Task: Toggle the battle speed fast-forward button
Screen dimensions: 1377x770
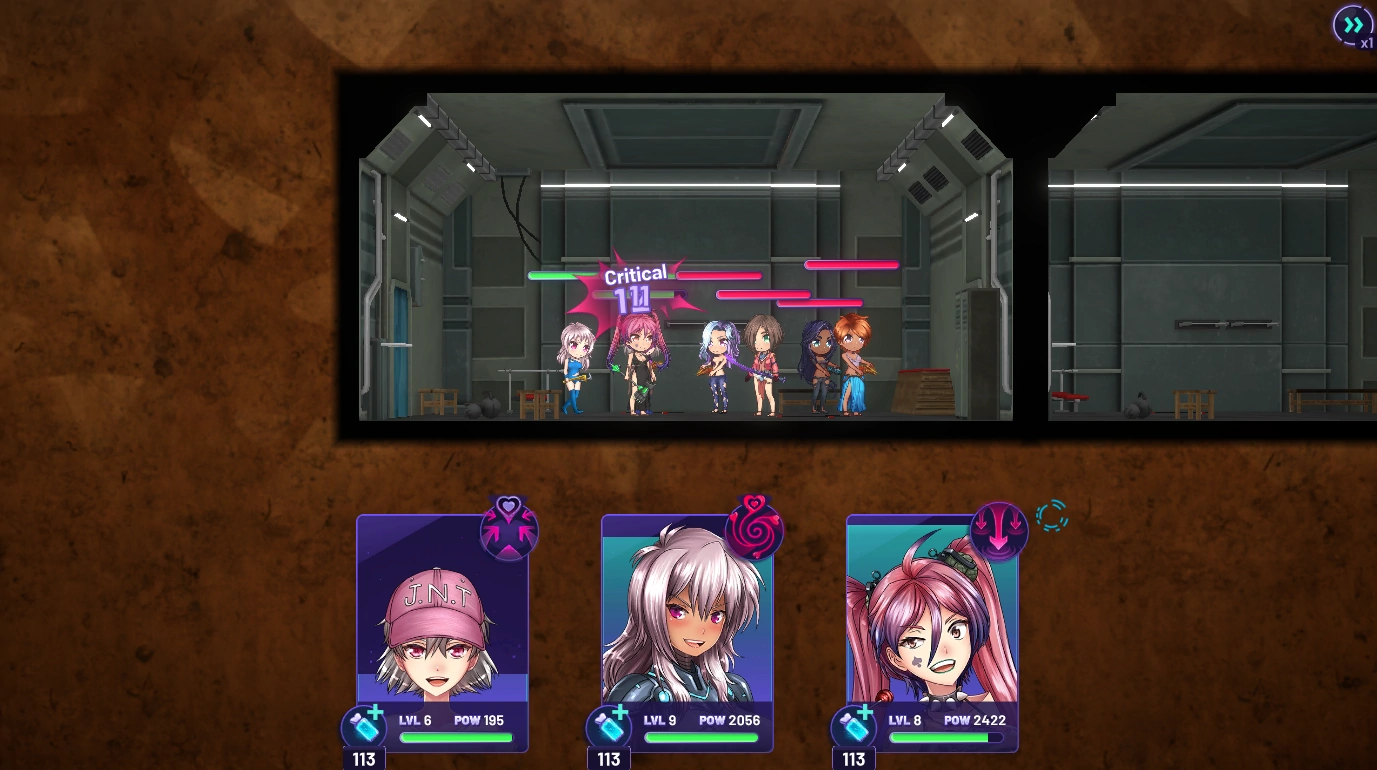Action: pos(1353,25)
